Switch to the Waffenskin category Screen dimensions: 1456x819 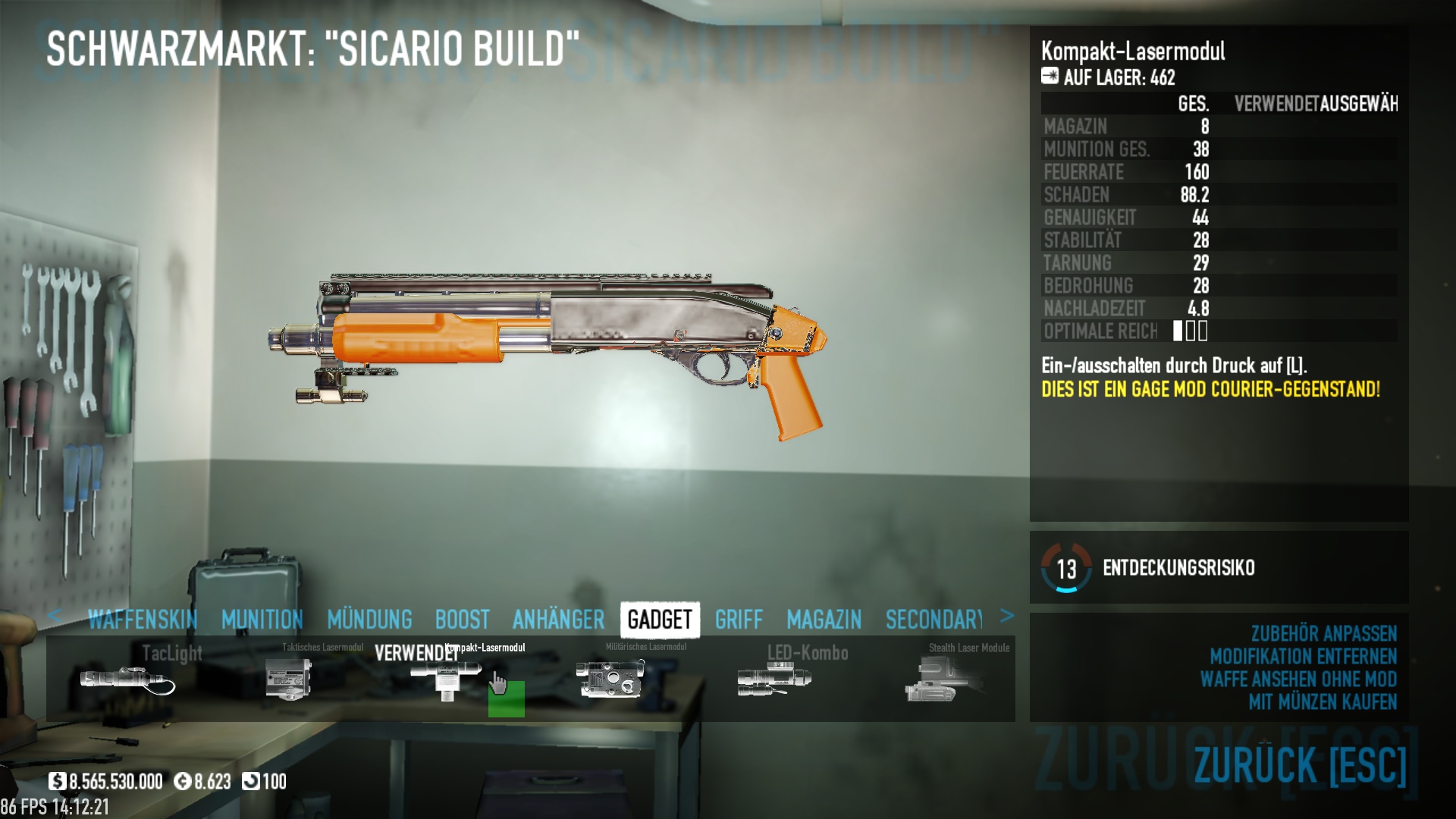[143, 620]
